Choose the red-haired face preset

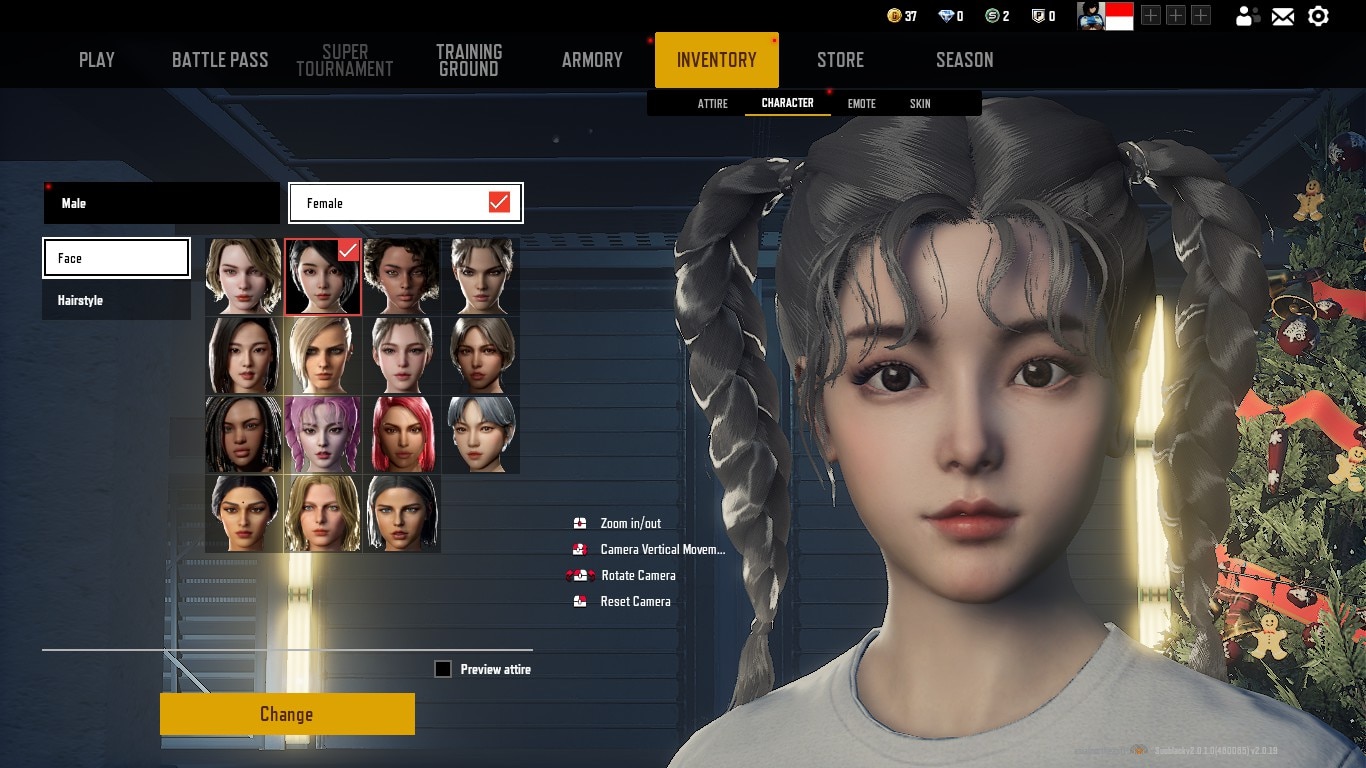402,435
